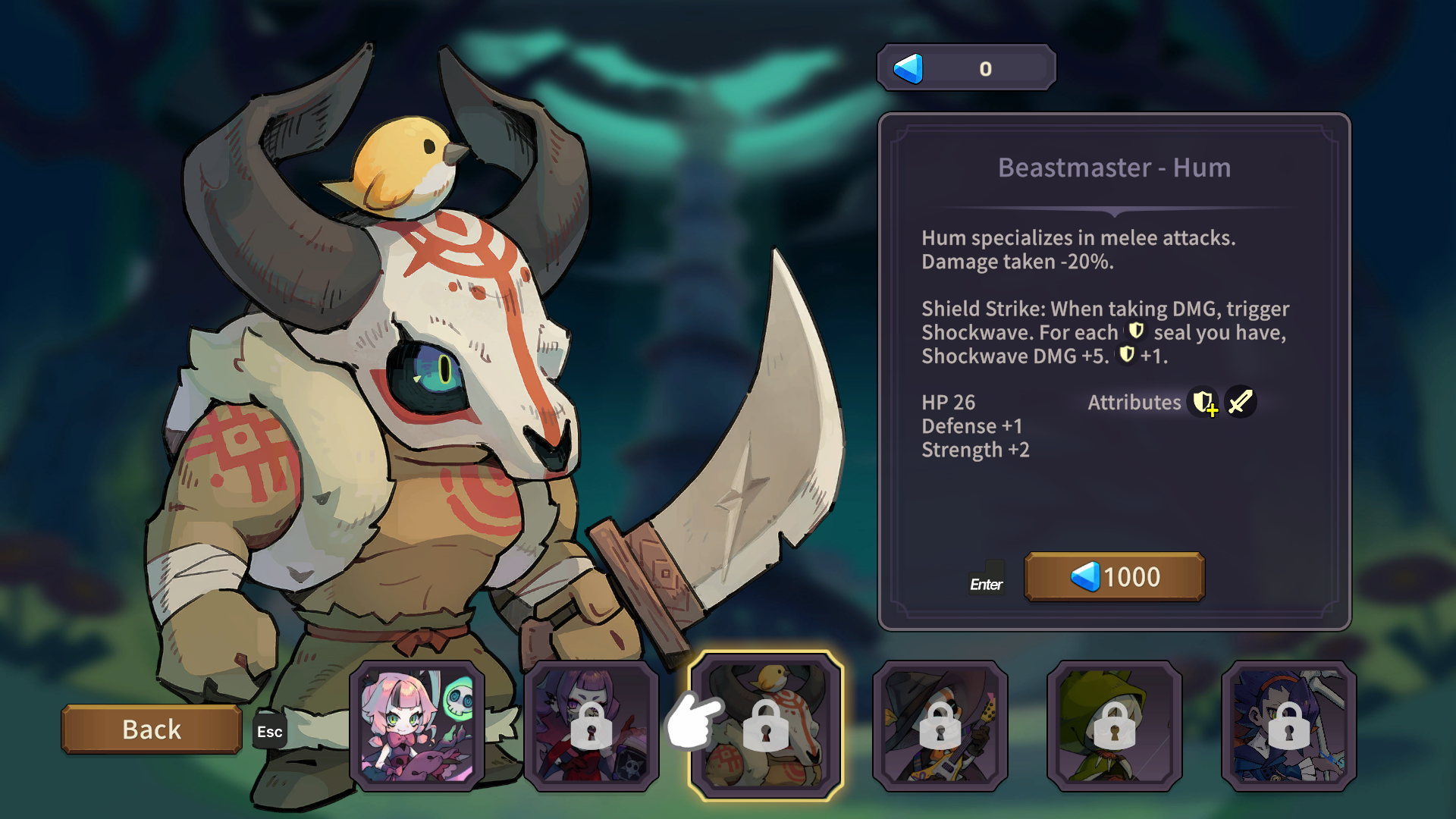Click the sword attribute icon
The image size is (1456, 819).
coord(1241,403)
